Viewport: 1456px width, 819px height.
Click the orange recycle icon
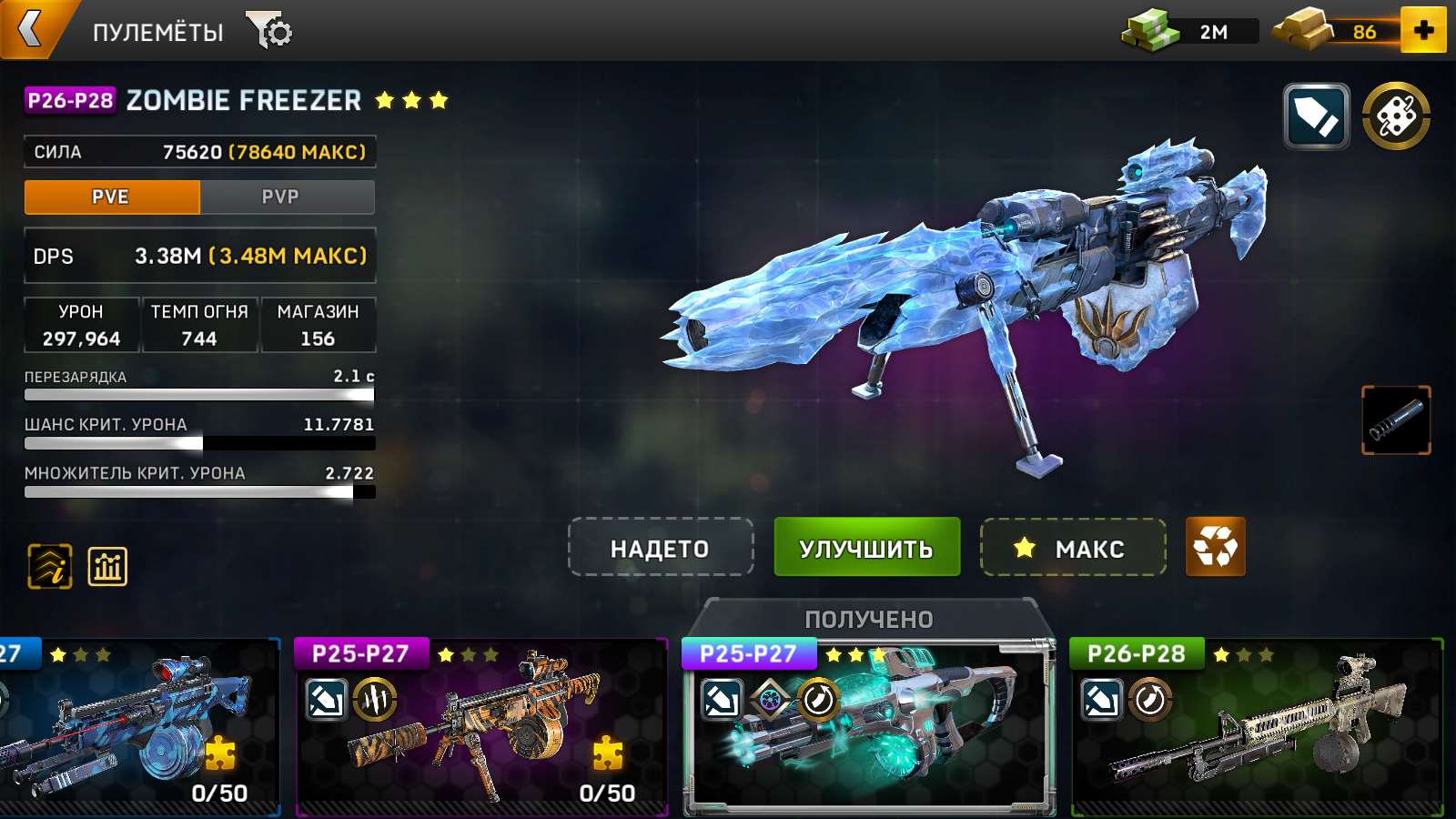[x=1216, y=548]
